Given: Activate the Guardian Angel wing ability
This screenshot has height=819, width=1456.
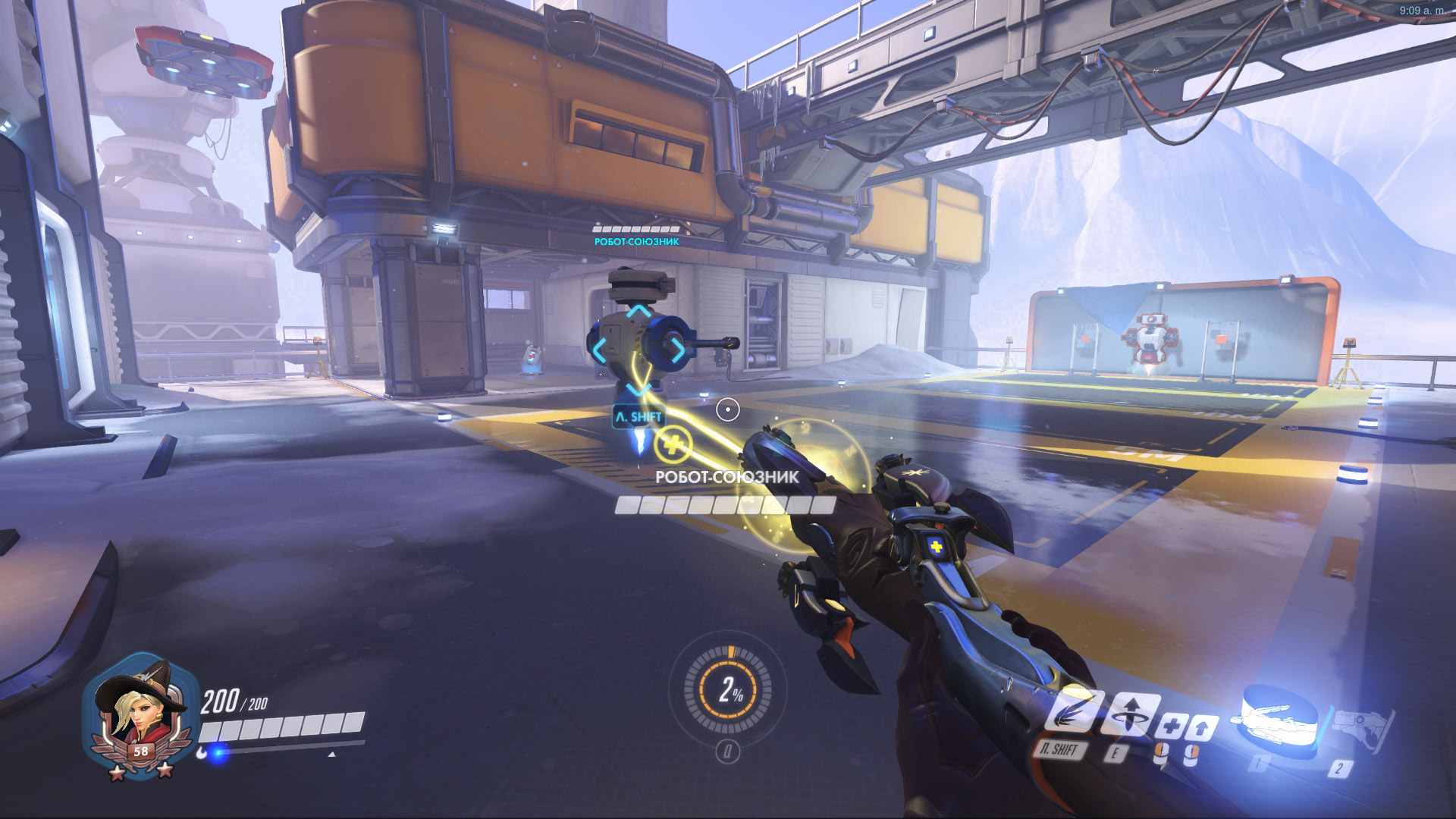Looking at the screenshot, I should (x=1071, y=713).
